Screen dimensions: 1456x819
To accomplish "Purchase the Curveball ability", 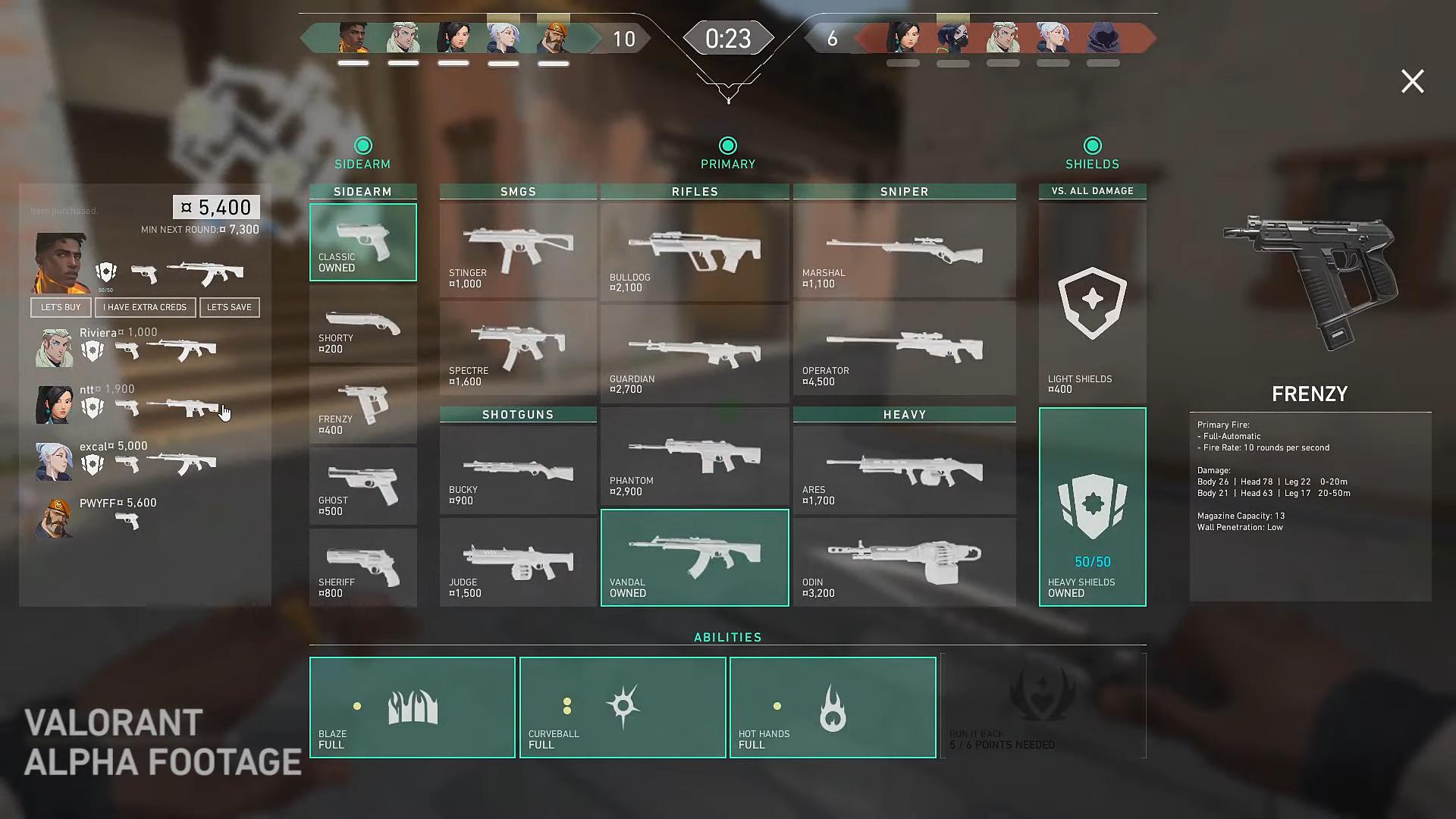I will [622, 707].
